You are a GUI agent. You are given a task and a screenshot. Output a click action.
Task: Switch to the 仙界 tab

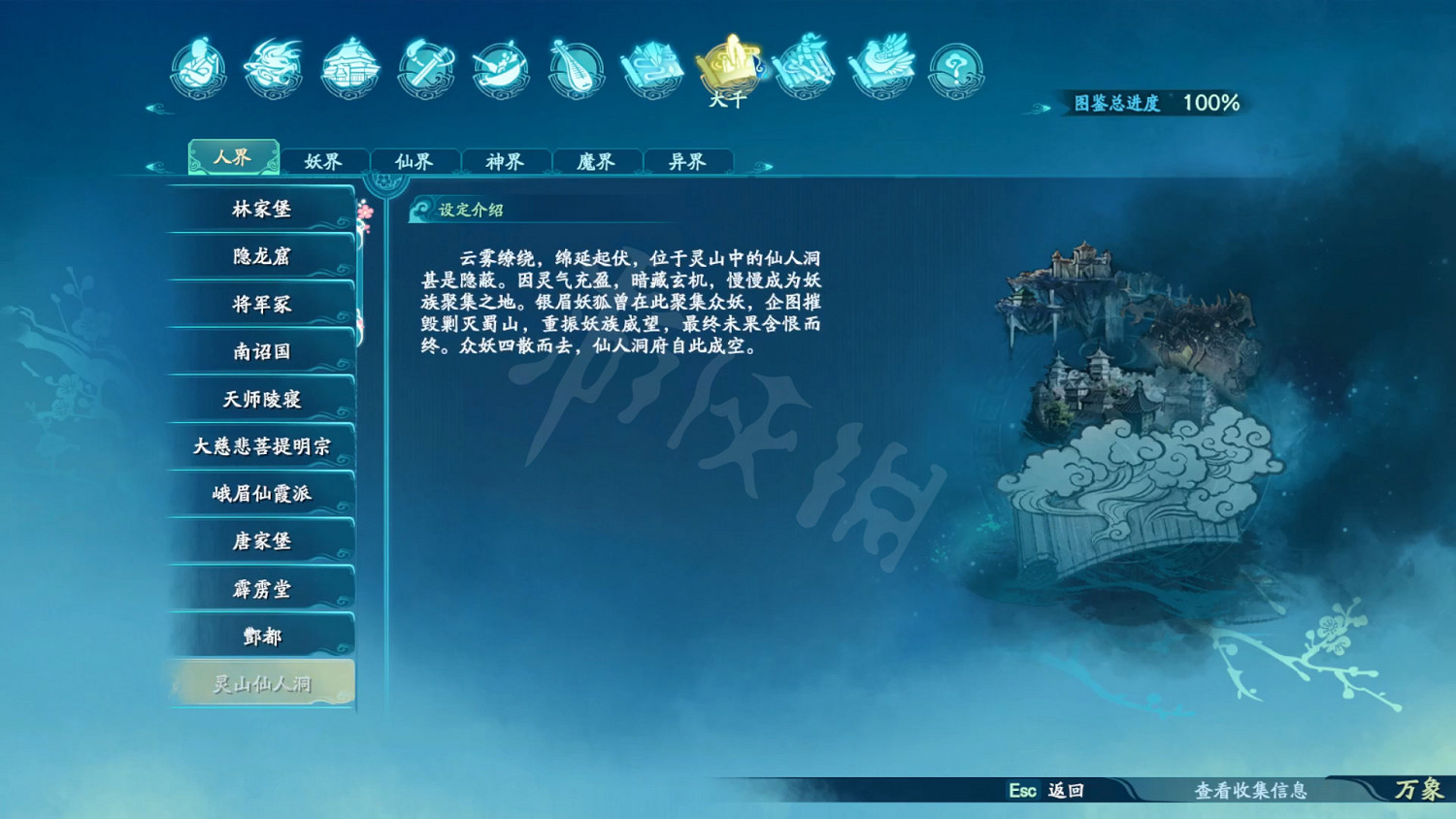(x=414, y=161)
